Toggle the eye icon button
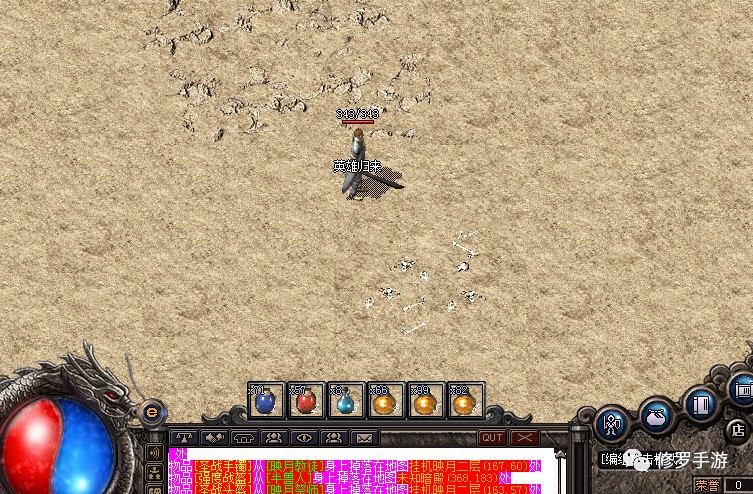Image resolution: width=753 pixels, height=494 pixels. [x=303, y=437]
